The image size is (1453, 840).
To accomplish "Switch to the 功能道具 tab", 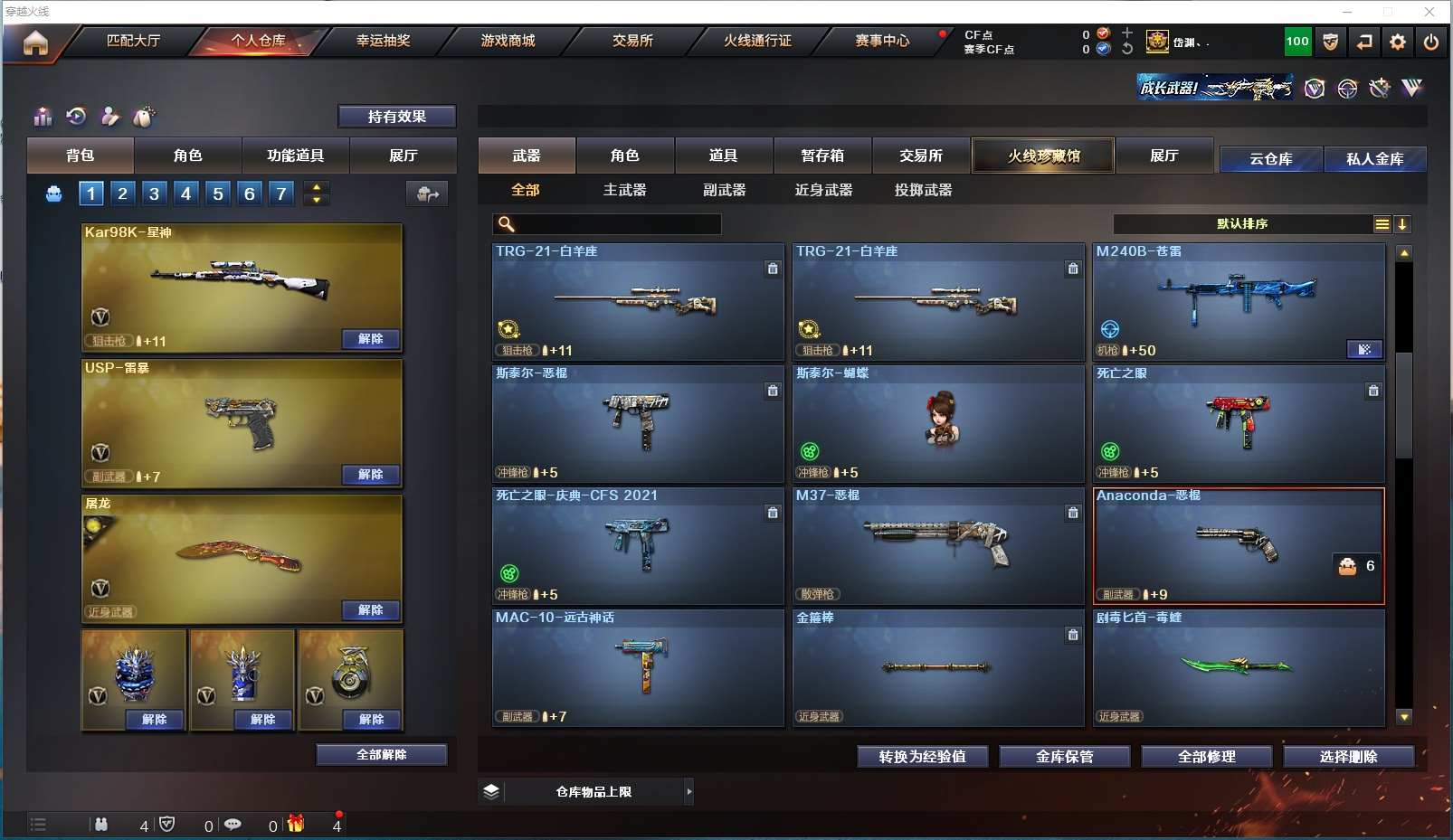I will 295,156.
